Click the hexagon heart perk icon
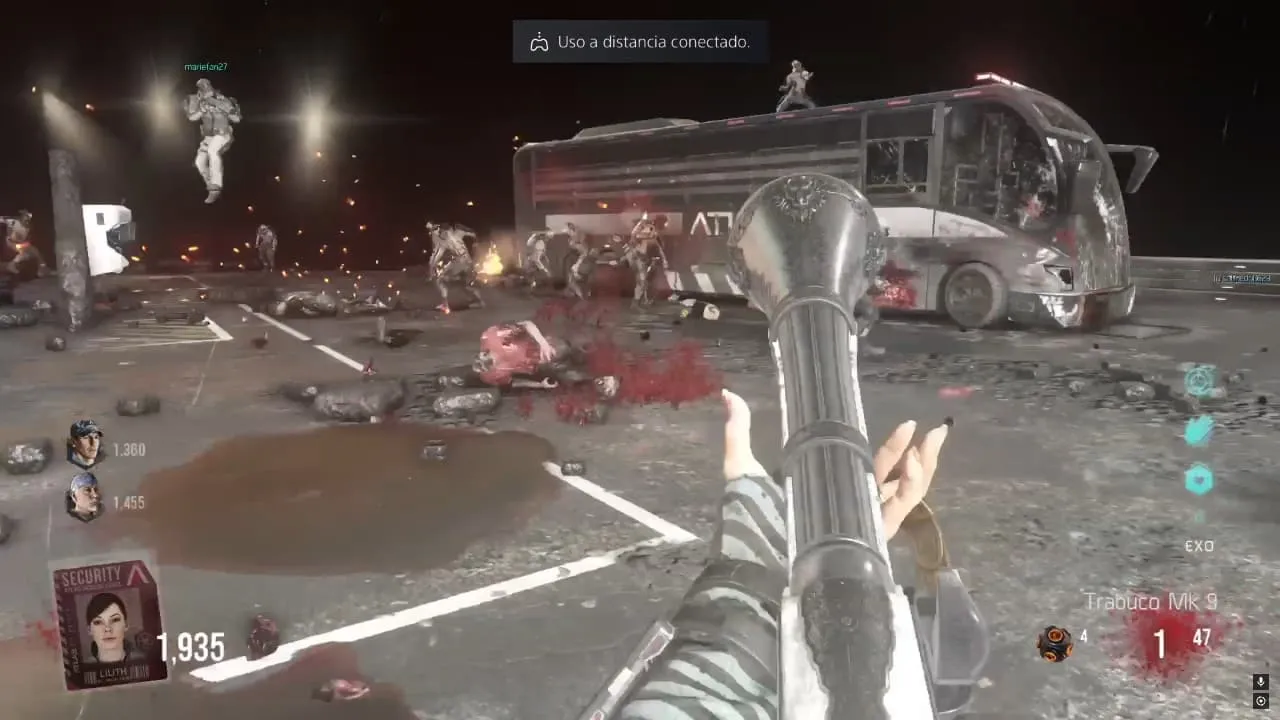 pos(1199,479)
